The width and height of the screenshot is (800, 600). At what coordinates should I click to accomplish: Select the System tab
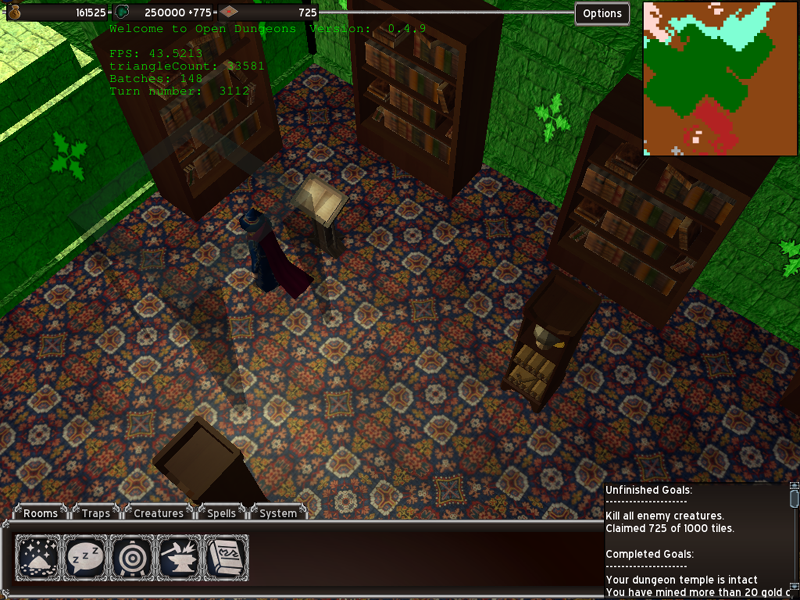click(278, 513)
